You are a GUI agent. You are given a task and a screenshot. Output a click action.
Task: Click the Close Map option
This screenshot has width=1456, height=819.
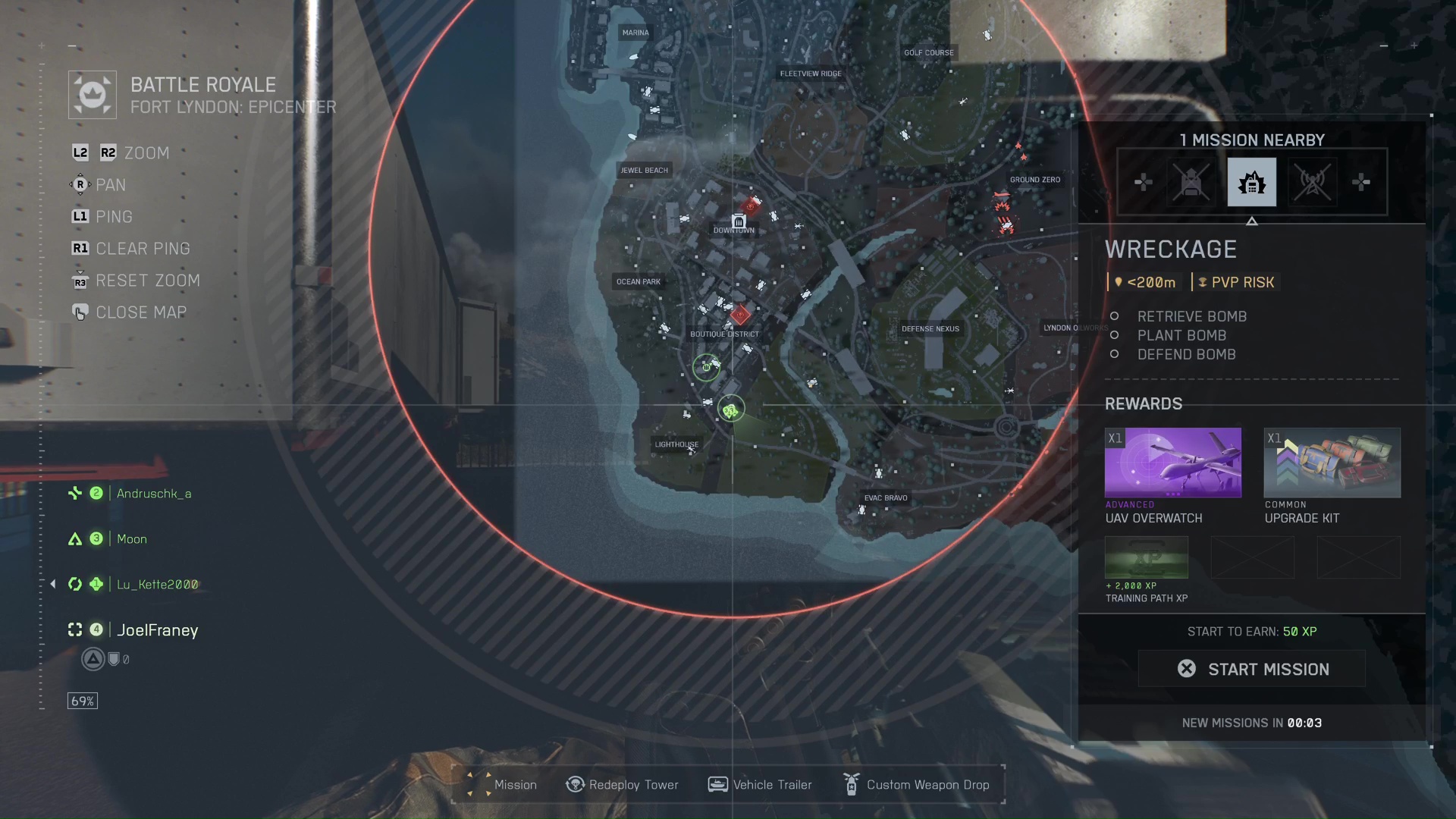141,312
